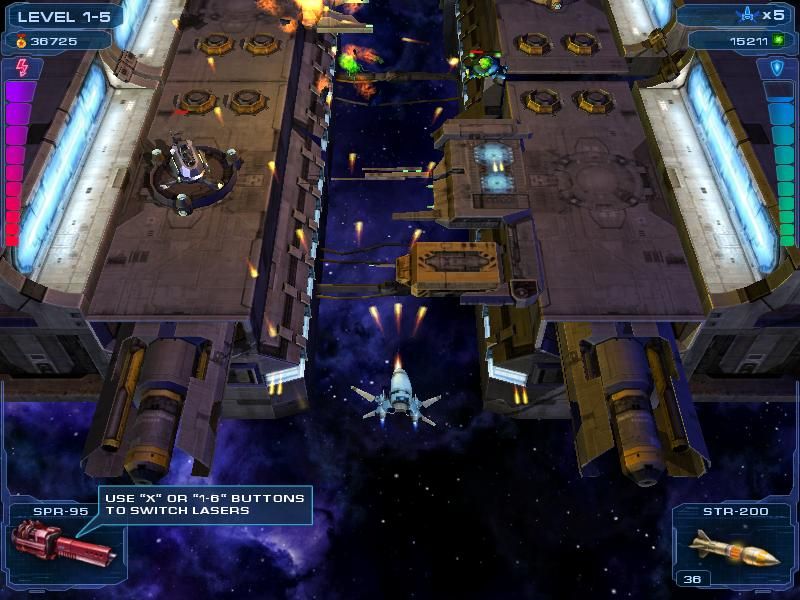Activate the STR-200 missile icon
The width and height of the screenshot is (800, 600).
pyautogui.click(x=735, y=549)
